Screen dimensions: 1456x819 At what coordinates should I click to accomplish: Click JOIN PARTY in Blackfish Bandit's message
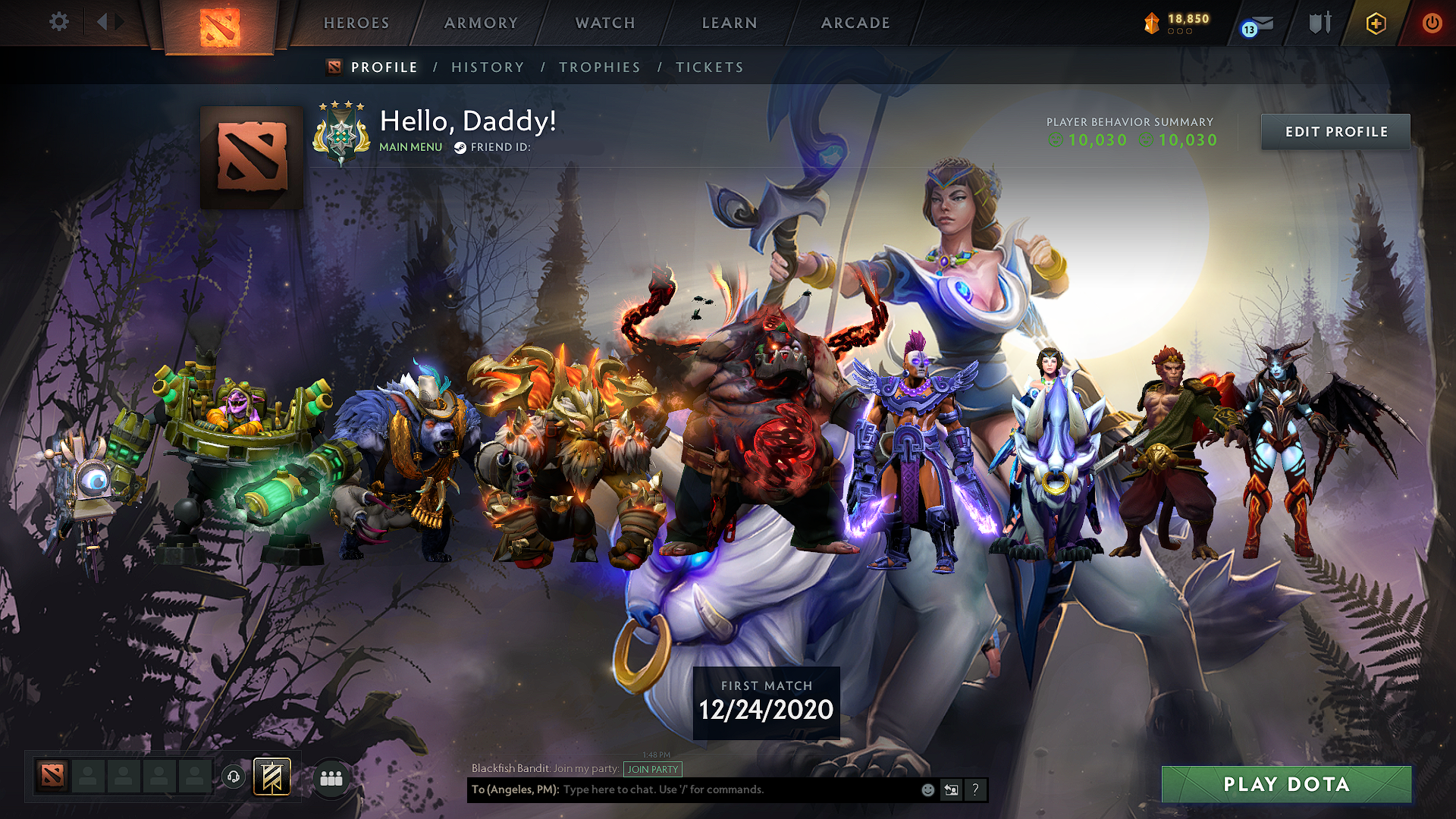(651, 769)
